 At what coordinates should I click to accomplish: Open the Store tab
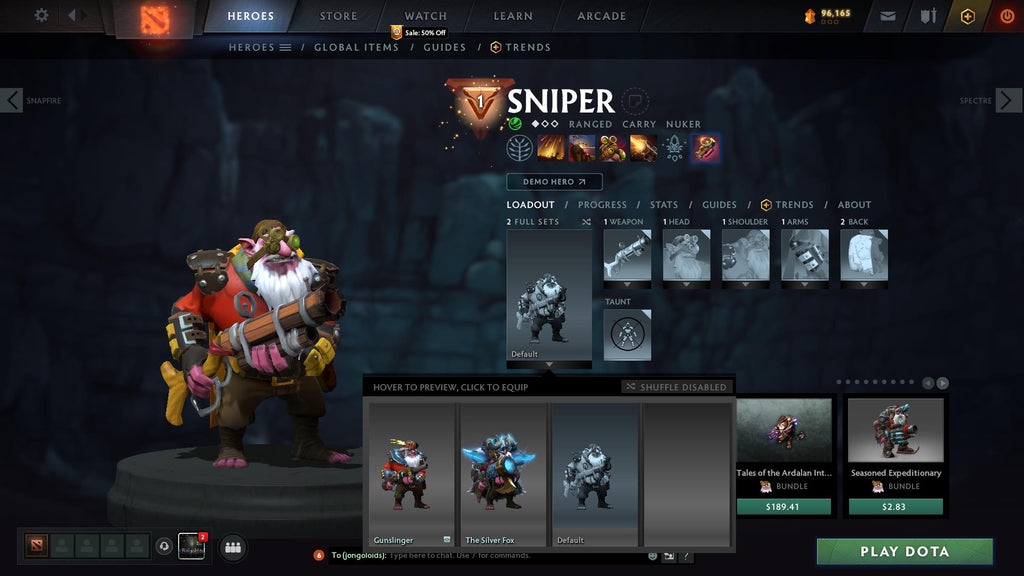[x=338, y=16]
